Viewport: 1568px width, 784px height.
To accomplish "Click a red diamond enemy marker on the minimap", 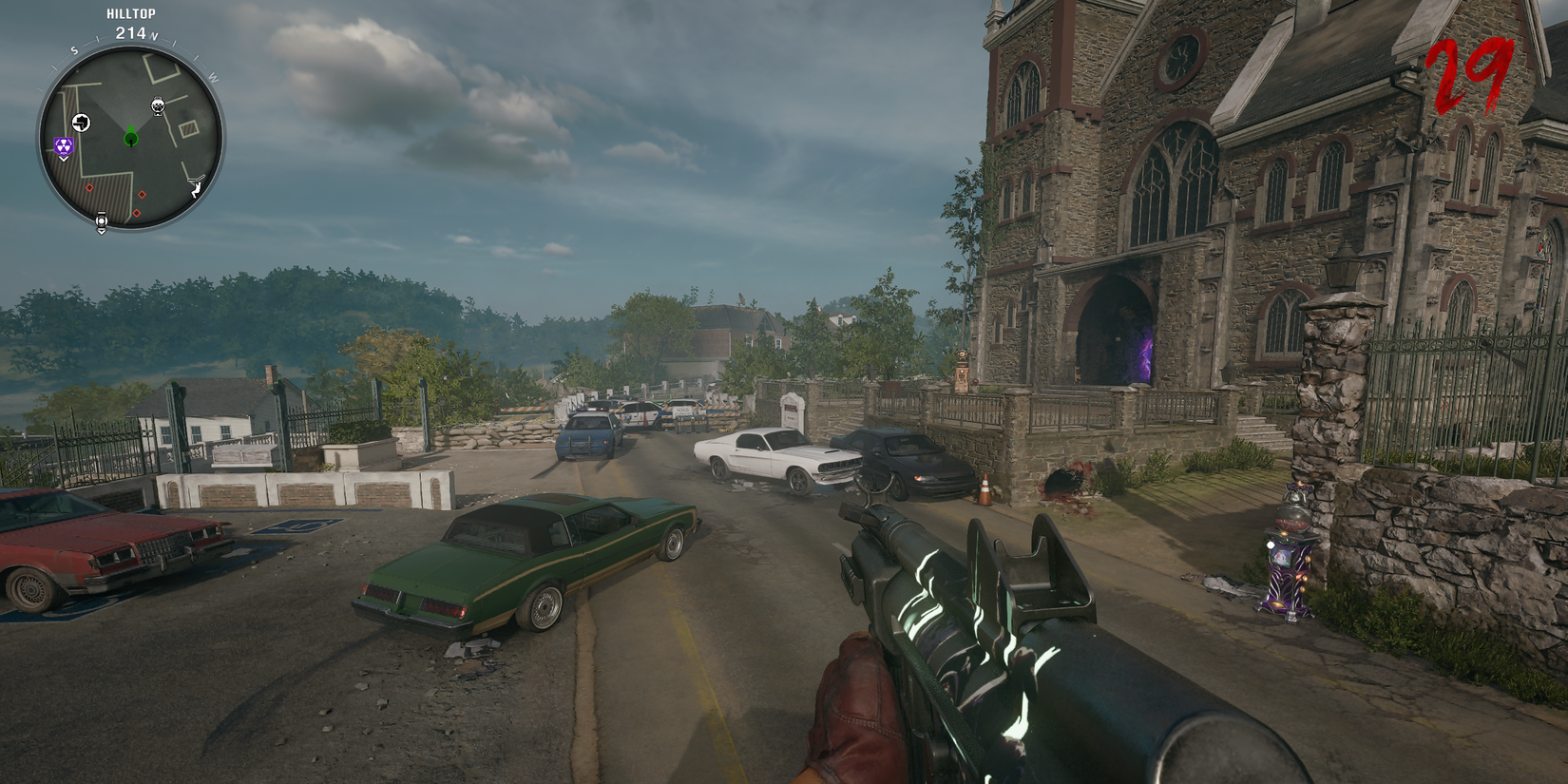I will [x=89, y=188].
